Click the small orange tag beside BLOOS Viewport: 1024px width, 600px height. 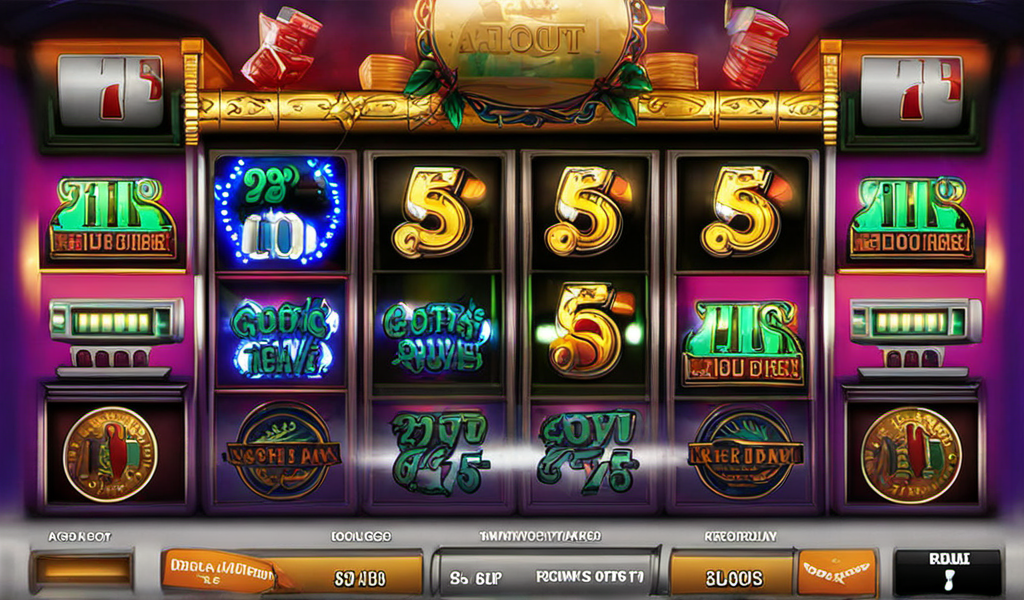click(x=836, y=573)
